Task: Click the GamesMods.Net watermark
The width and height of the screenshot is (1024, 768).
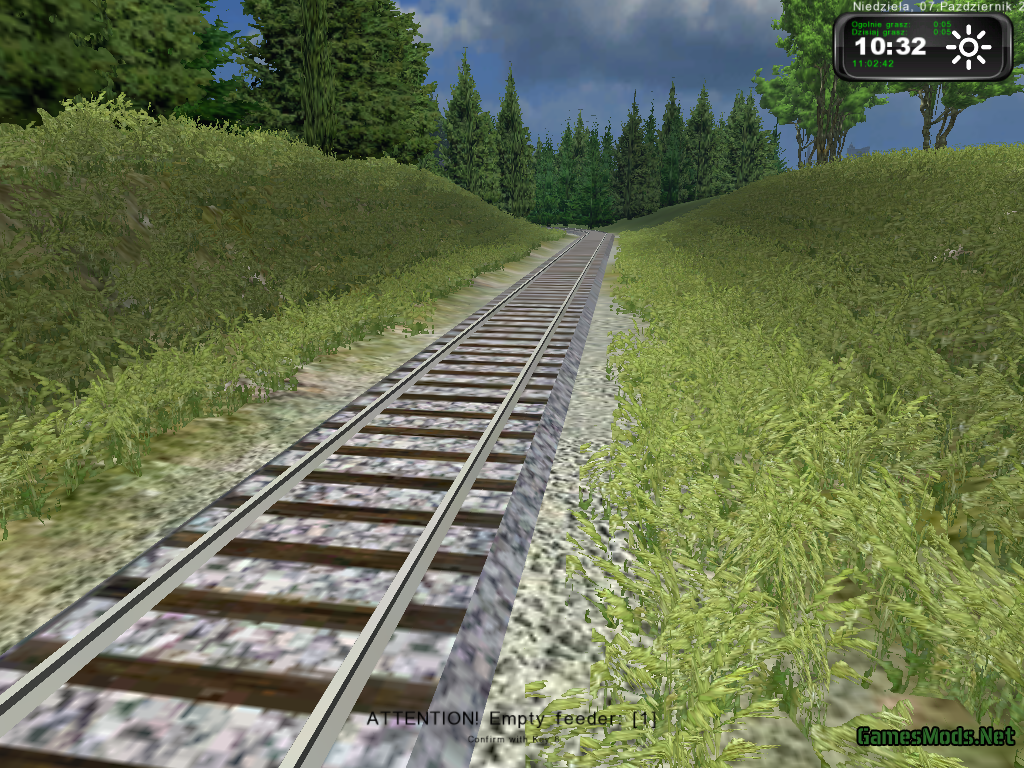Action: (x=934, y=738)
